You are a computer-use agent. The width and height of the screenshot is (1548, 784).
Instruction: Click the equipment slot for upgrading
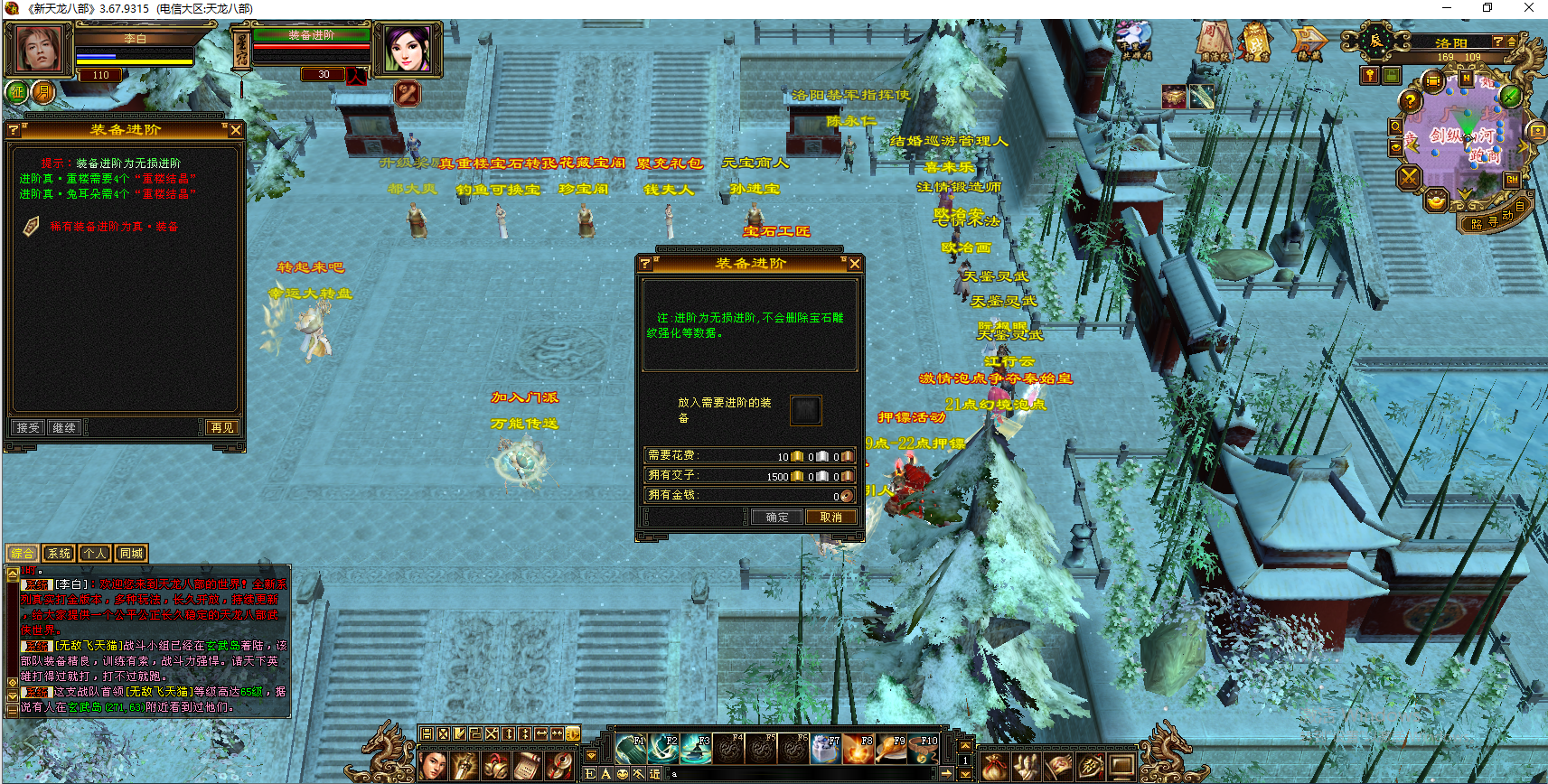click(805, 410)
